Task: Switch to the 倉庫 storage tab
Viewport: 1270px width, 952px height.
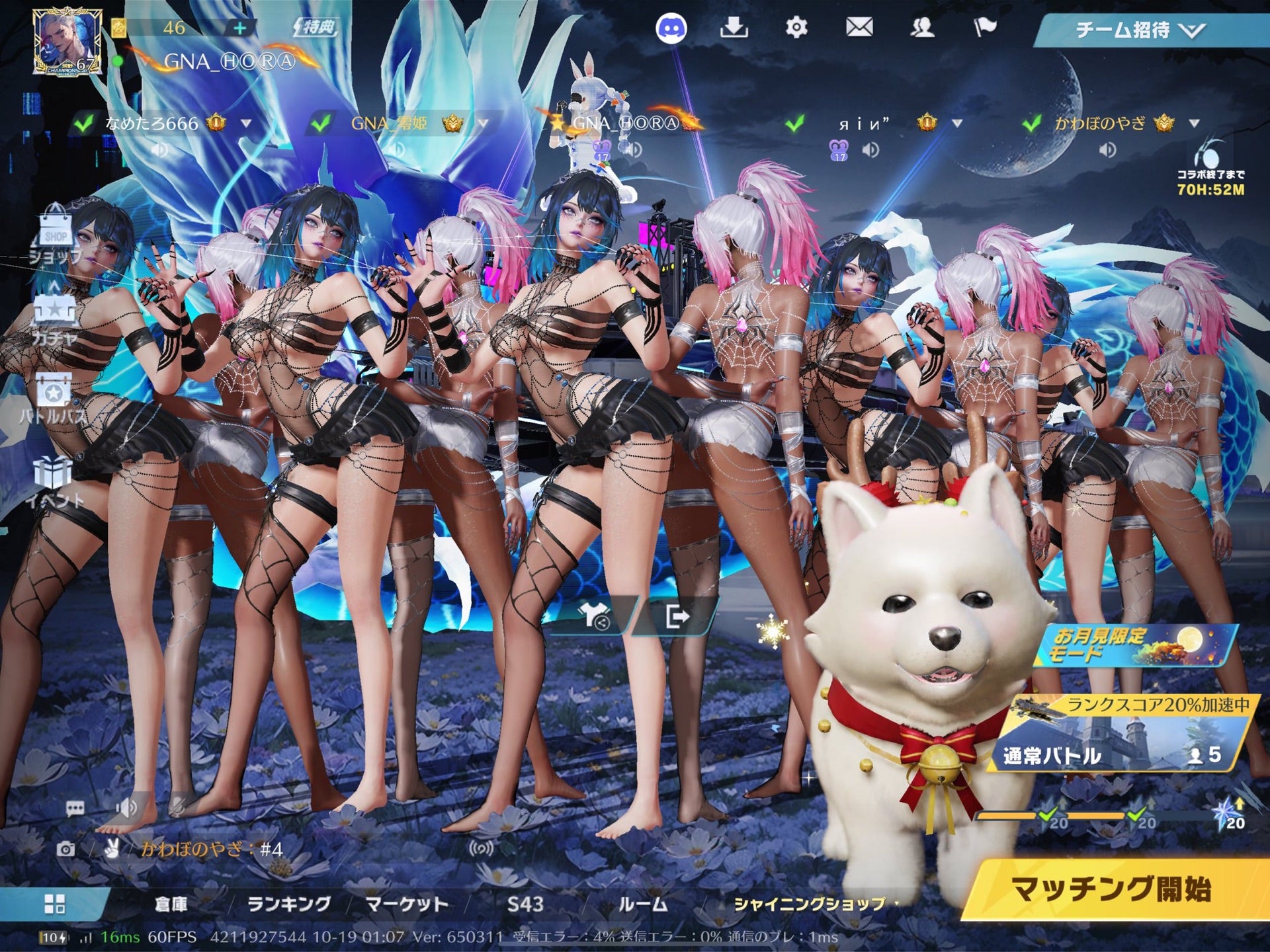Action: (x=171, y=904)
